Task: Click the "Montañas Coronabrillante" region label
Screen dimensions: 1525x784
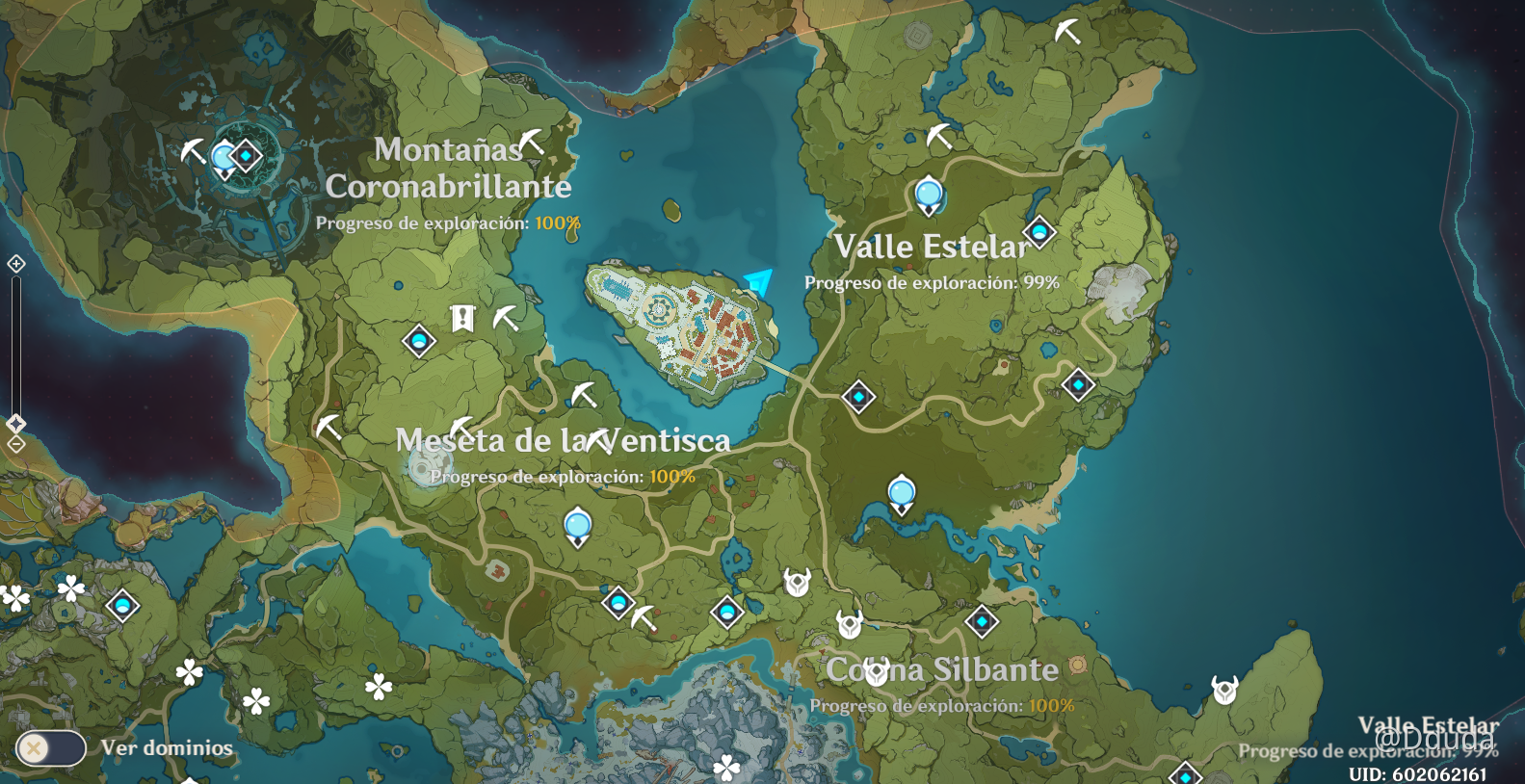Action: click(449, 168)
